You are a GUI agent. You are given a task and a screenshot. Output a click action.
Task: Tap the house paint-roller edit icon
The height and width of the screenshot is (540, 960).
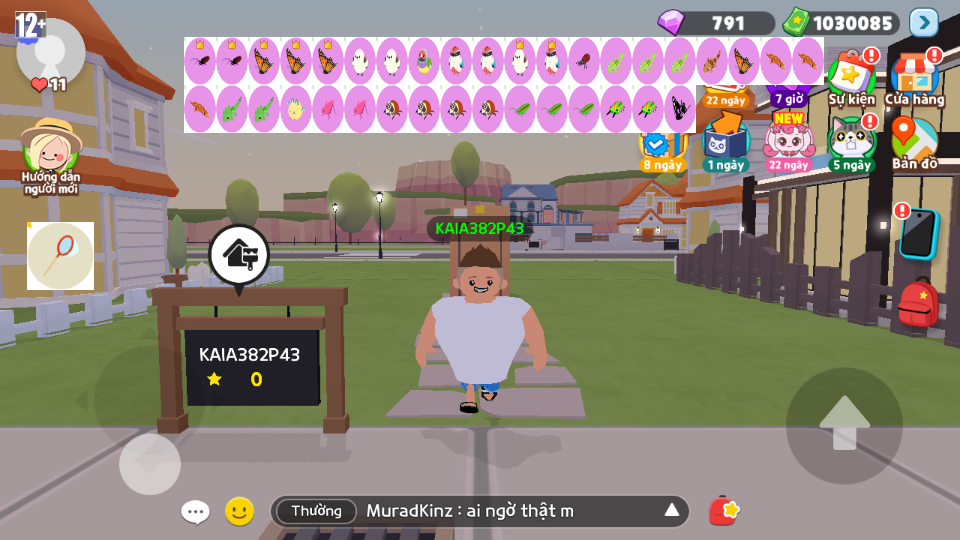pyautogui.click(x=239, y=255)
